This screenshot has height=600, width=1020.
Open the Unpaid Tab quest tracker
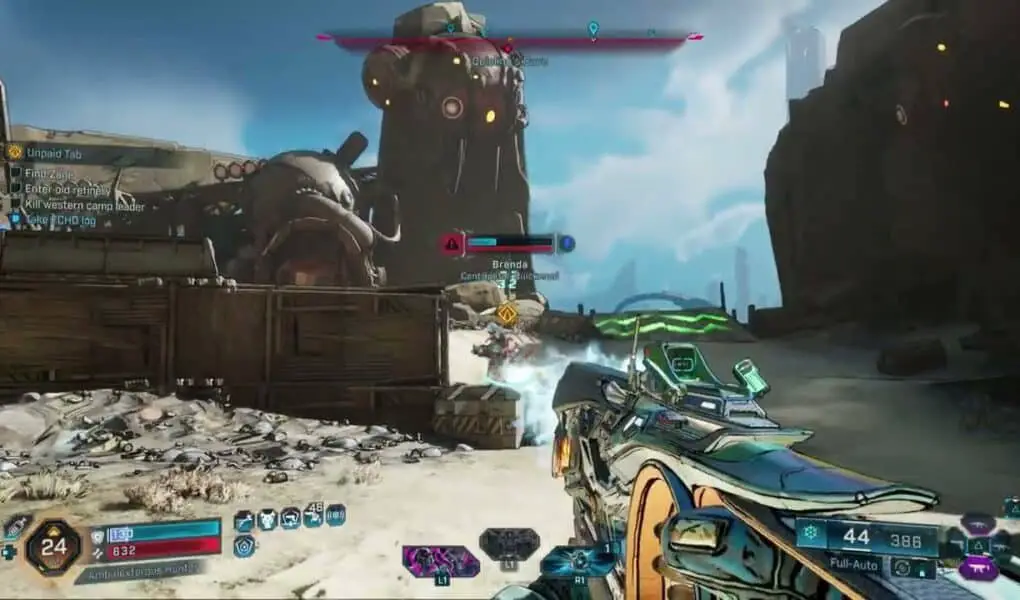coord(62,153)
